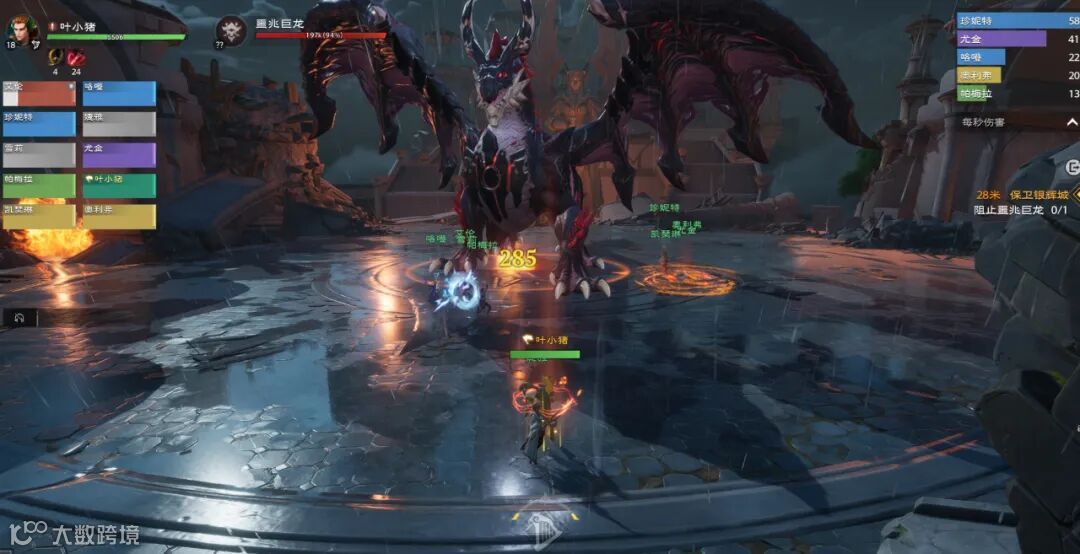The width and height of the screenshot is (1080, 554).
Task: Collapse the 每秒伤害 damage meter arrow
Action: click(x=1071, y=122)
